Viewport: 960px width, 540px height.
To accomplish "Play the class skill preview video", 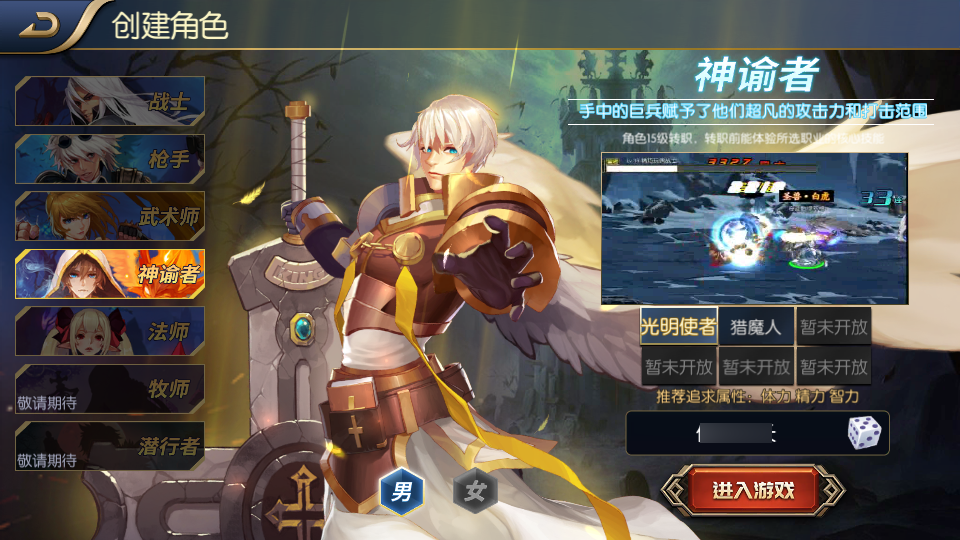I will 754,228.
